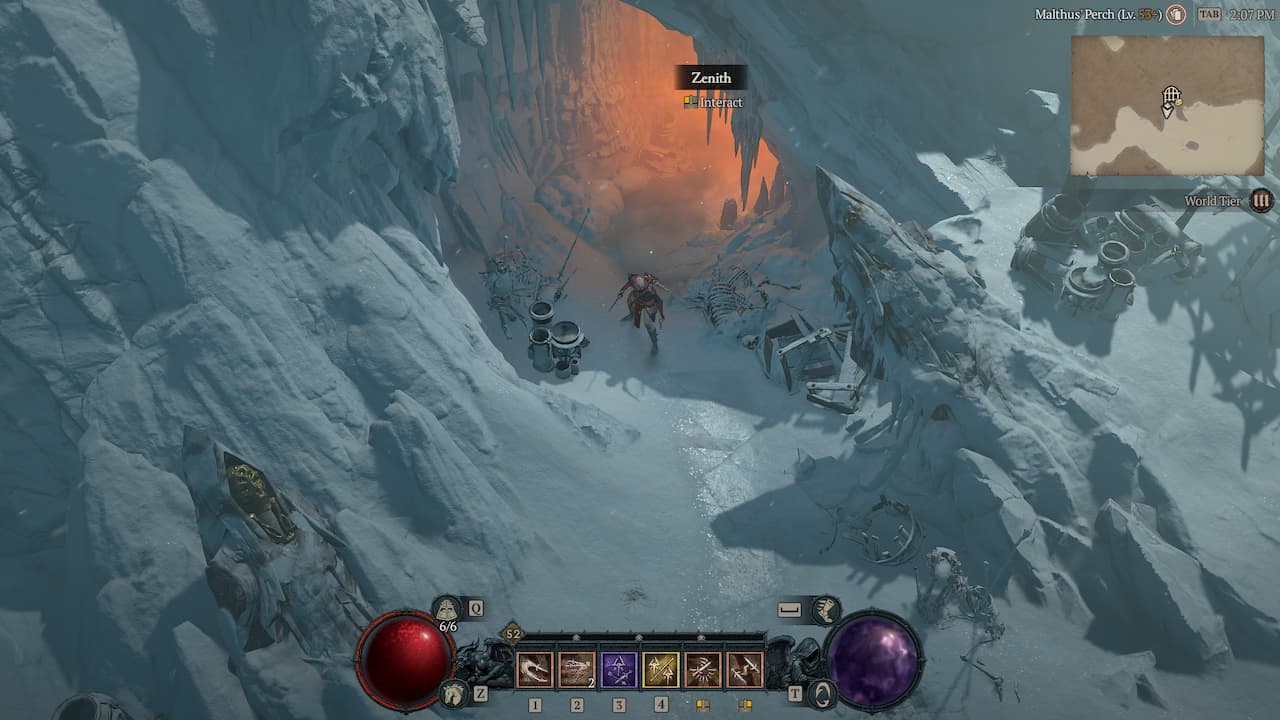
Task: Drink the healing potion bound to Q
Action: pos(447,610)
